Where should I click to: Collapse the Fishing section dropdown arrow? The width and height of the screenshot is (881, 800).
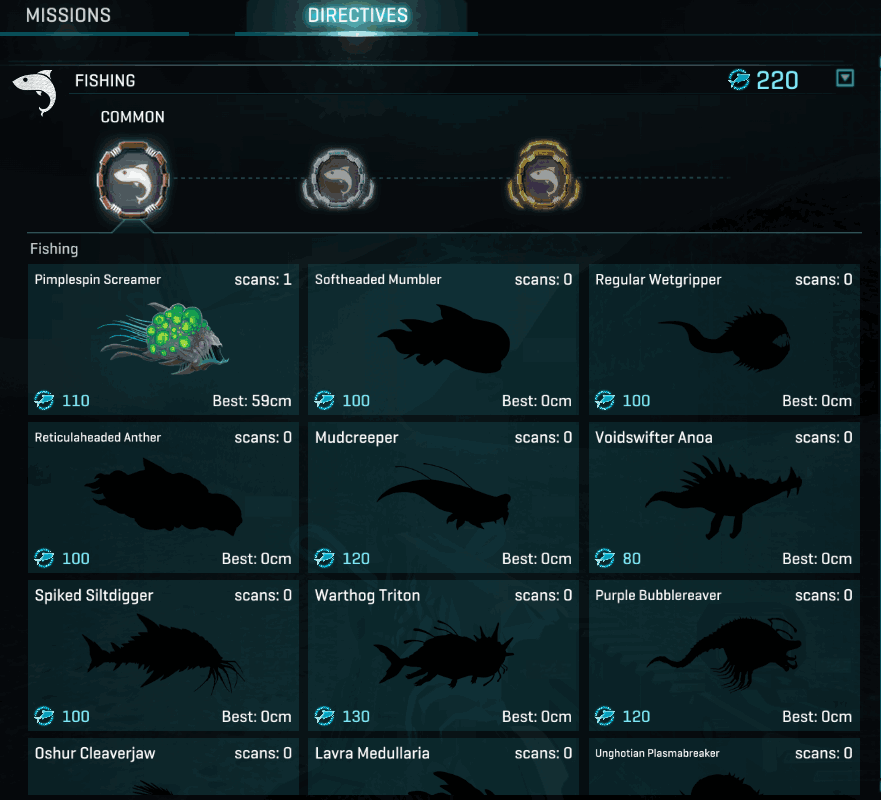pos(845,78)
